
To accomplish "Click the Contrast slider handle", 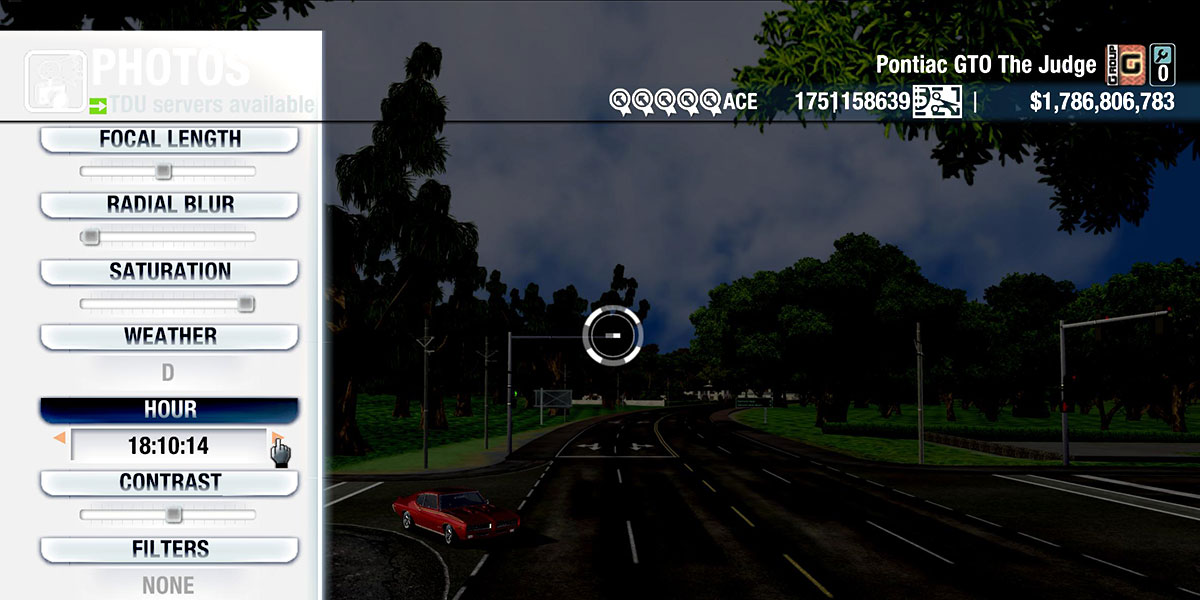I will coord(174,515).
